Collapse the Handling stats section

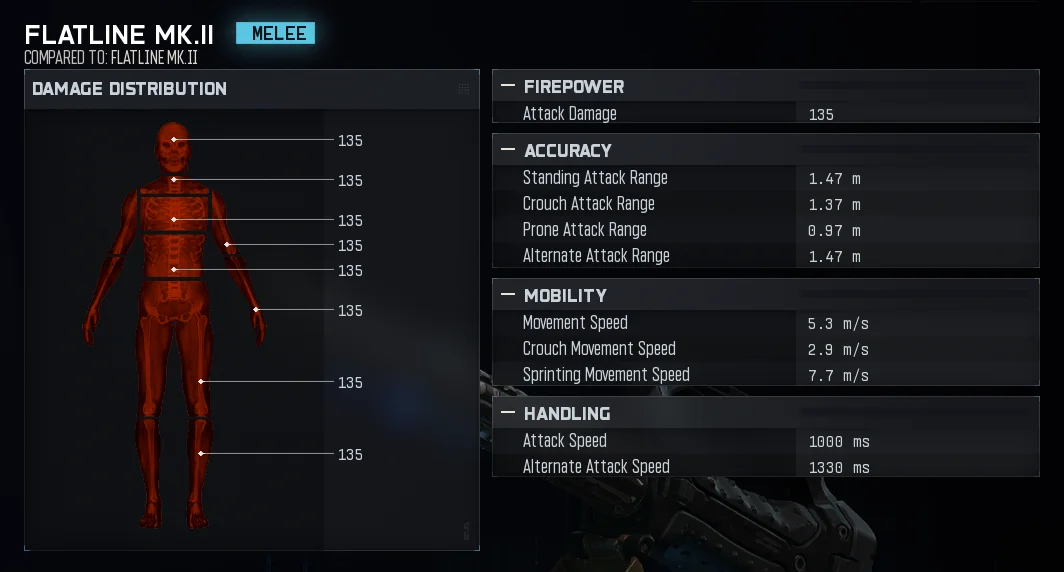click(x=508, y=413)
